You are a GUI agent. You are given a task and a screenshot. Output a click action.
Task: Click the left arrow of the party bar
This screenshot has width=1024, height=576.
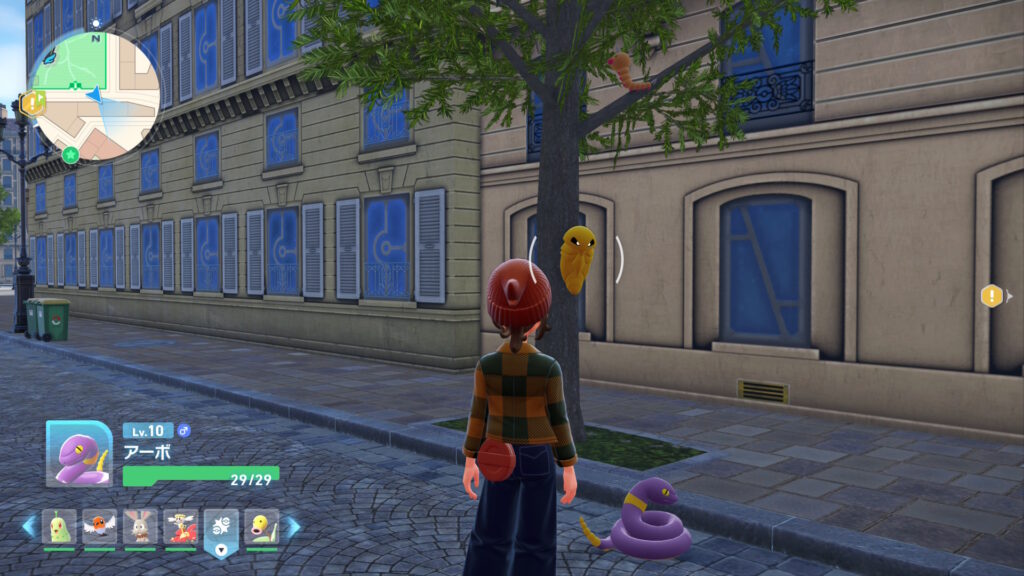29,526
